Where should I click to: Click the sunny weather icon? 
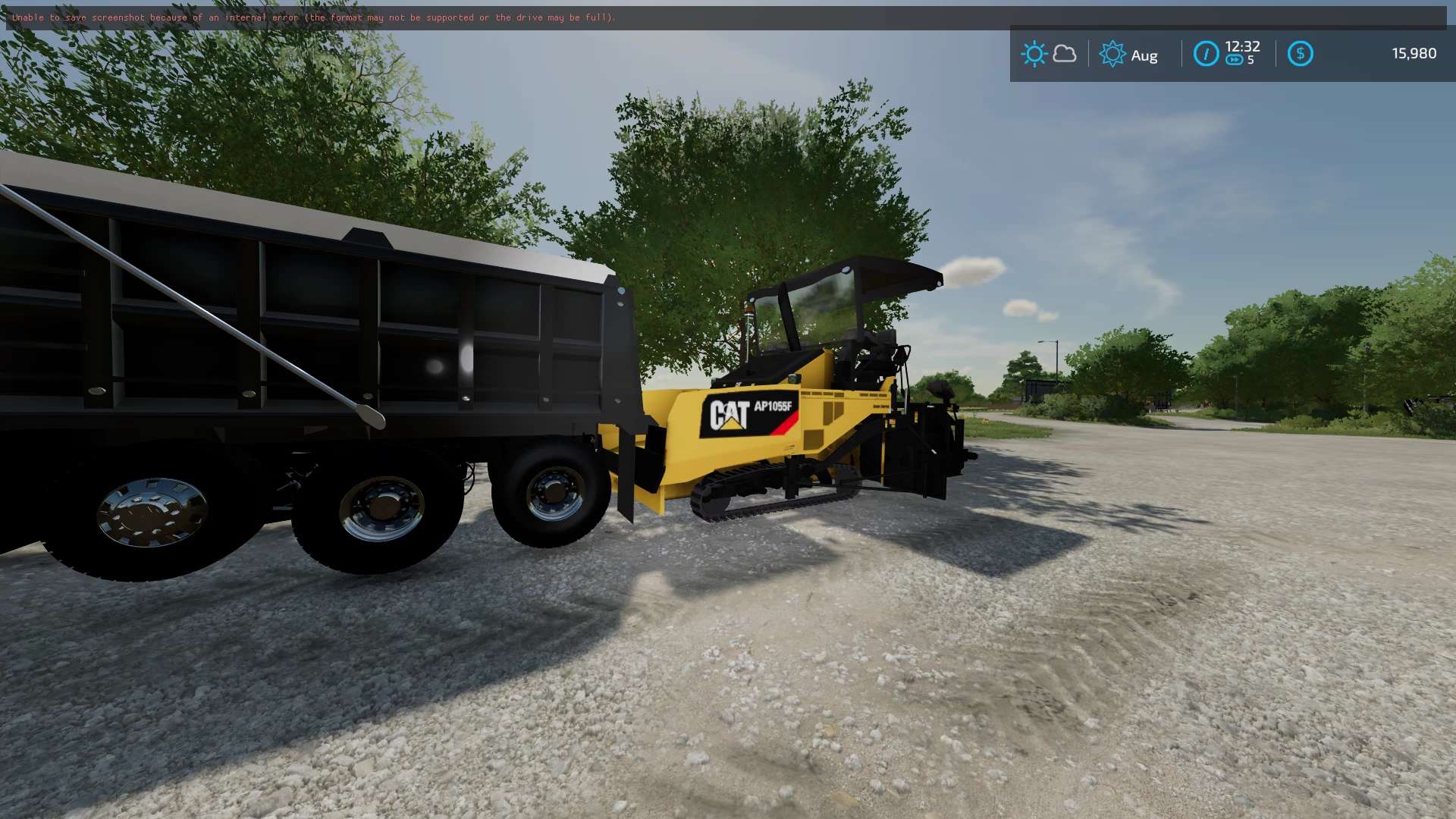point(1034,54)
